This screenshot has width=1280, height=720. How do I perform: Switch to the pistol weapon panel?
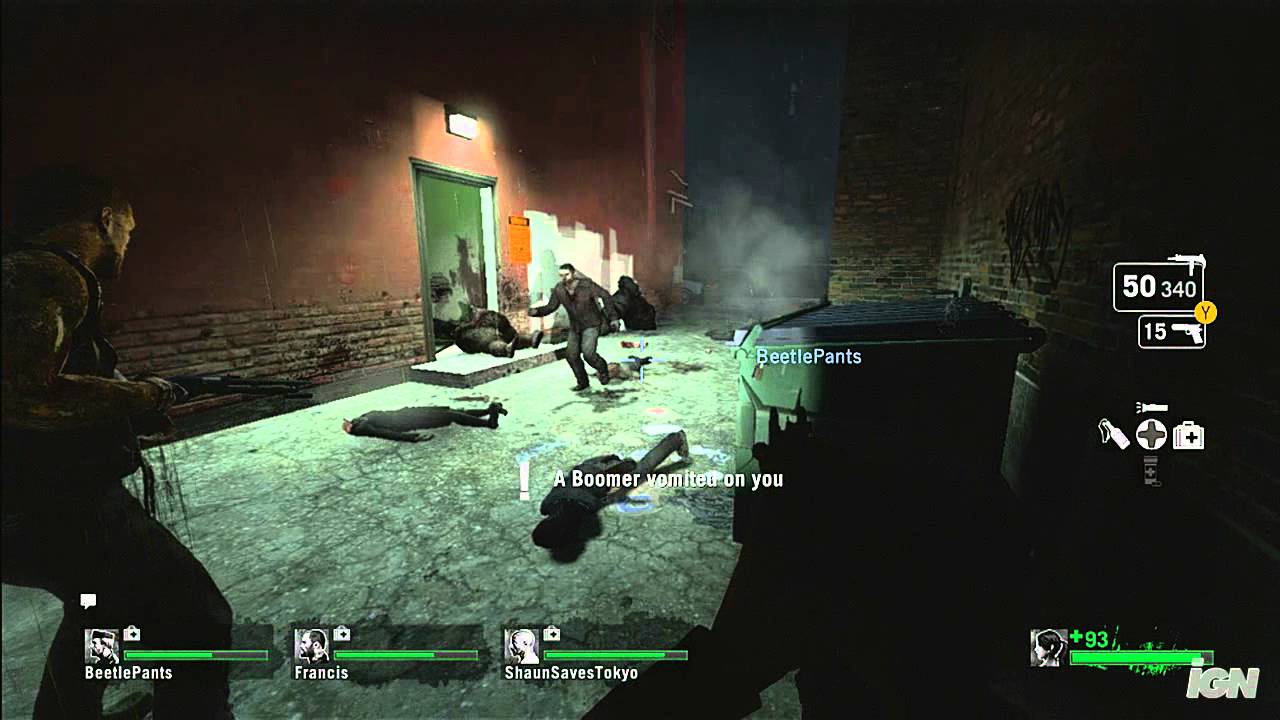[1171, 332]
